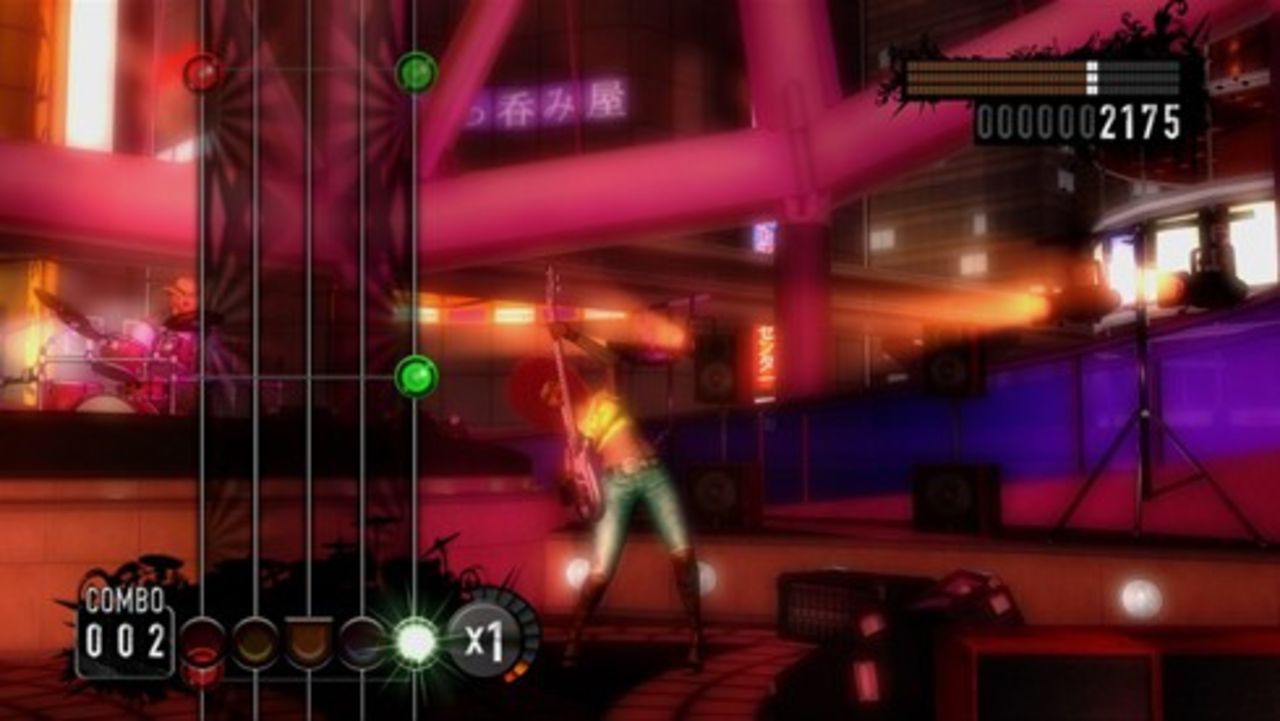The height and width of the screenshot is (721, 1280).
Task: Select the yellow fret target button
Action: [257, 640]
